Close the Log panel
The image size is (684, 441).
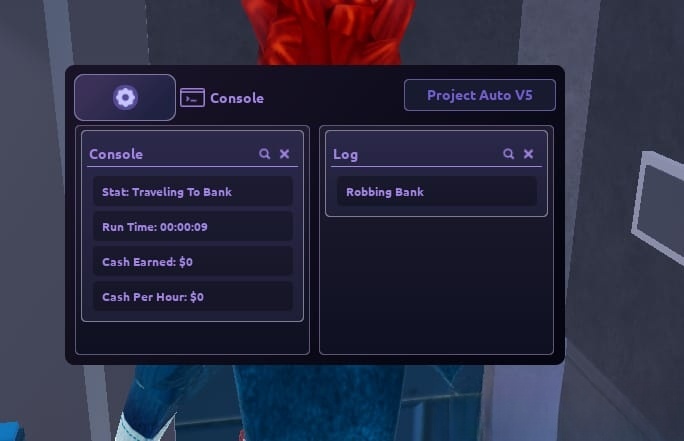point(528,154)
